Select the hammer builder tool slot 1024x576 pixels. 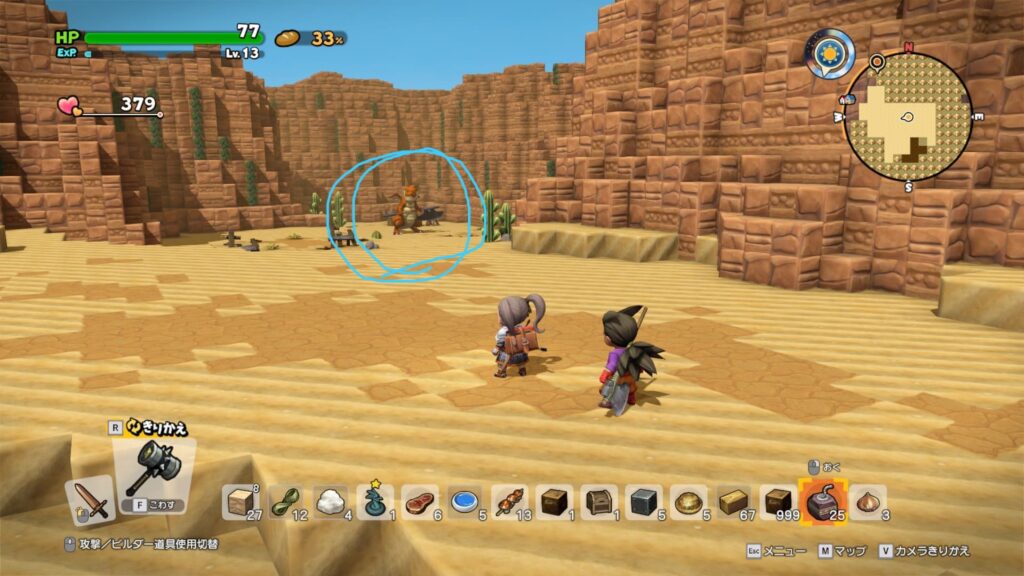pyautogui.click(x=153, y=467)
